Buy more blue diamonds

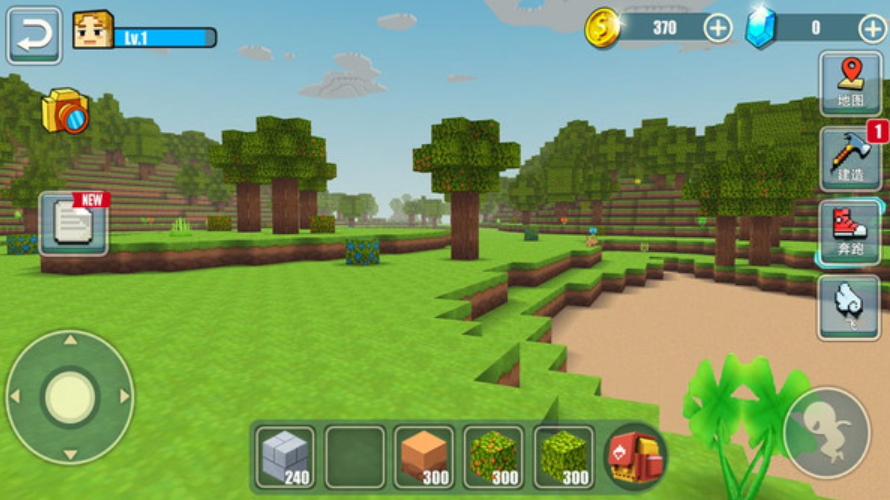click(x=872, y=28)
